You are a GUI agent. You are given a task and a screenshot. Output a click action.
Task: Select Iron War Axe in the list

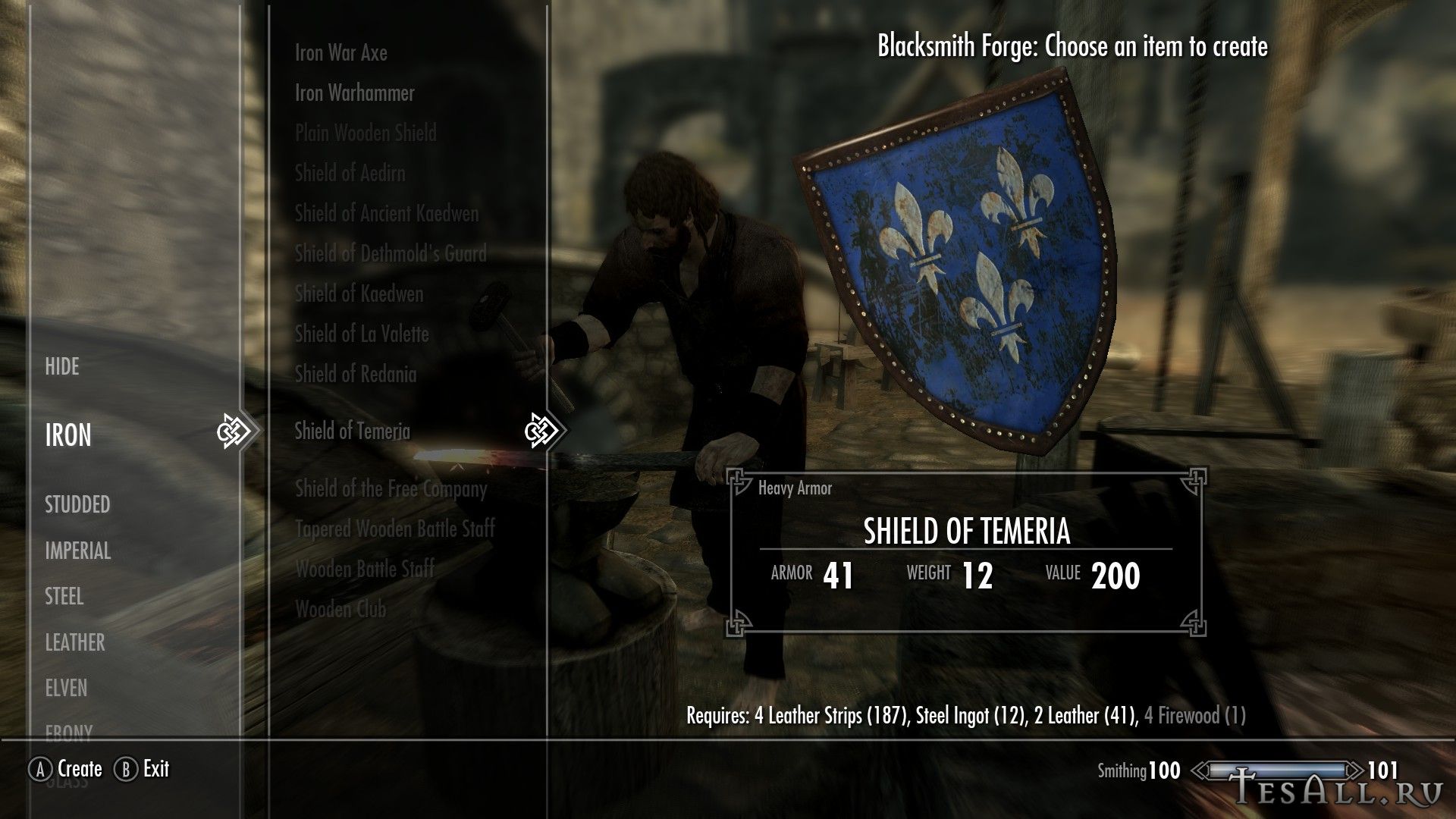(340, 53)
